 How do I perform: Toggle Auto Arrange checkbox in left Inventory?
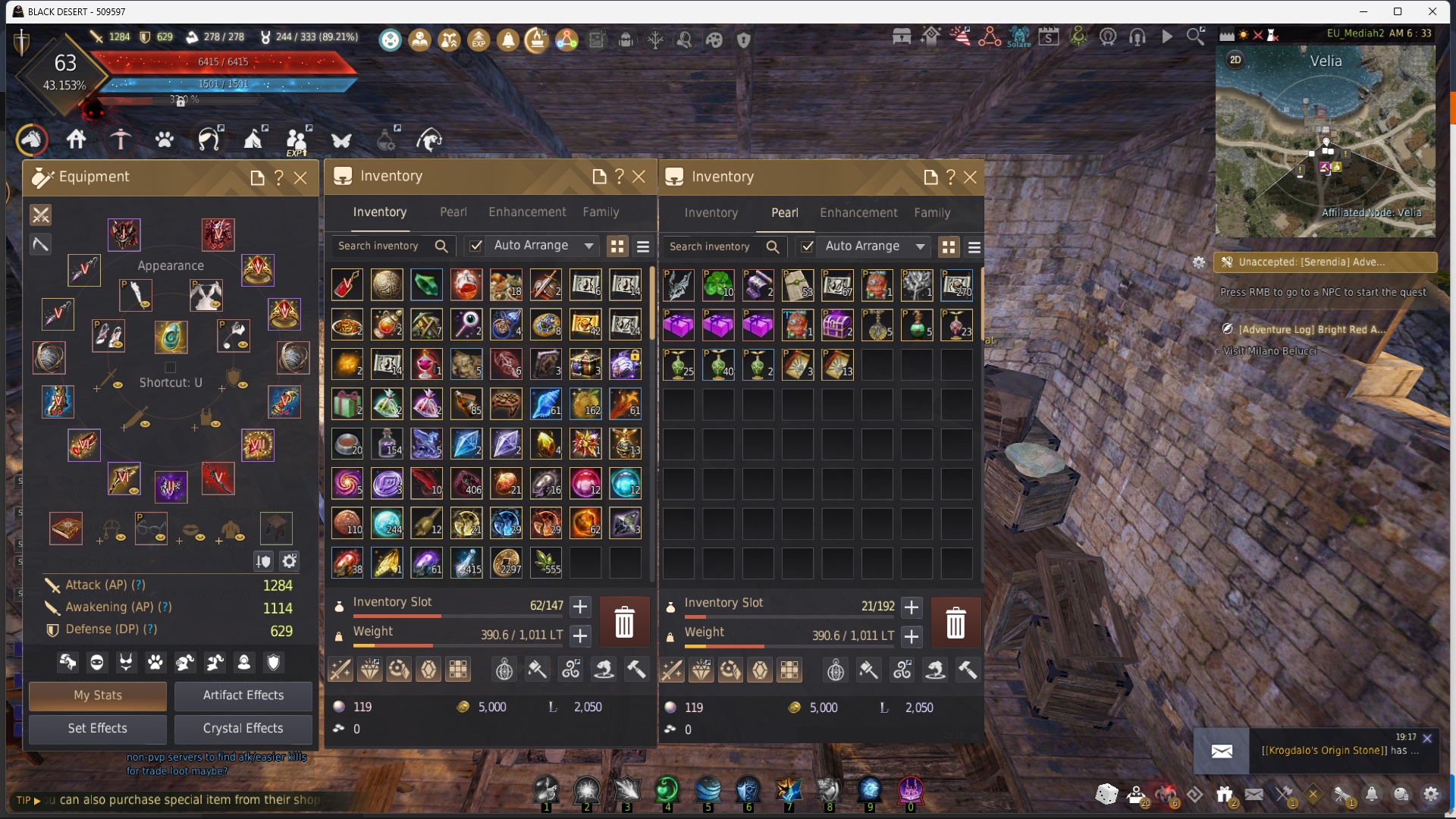click(475, 246)
